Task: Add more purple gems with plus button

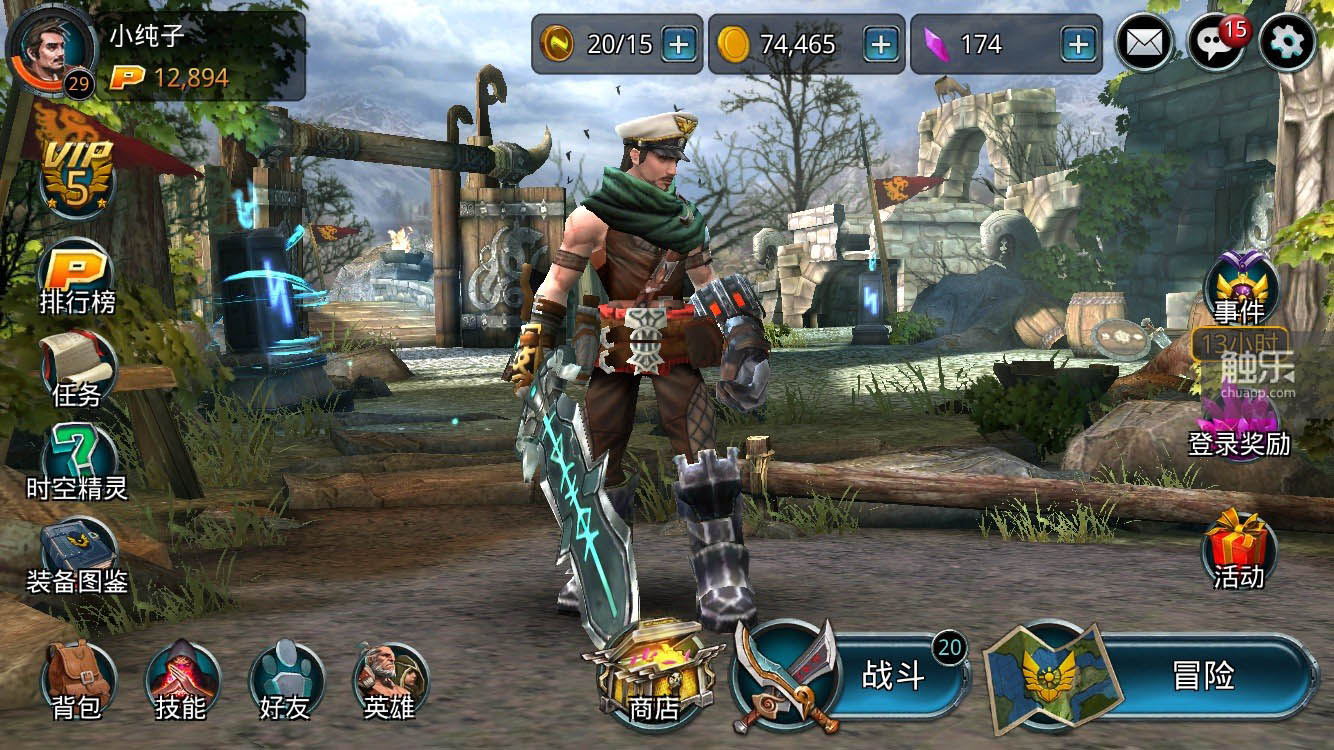Action: tap(1078, 44)
